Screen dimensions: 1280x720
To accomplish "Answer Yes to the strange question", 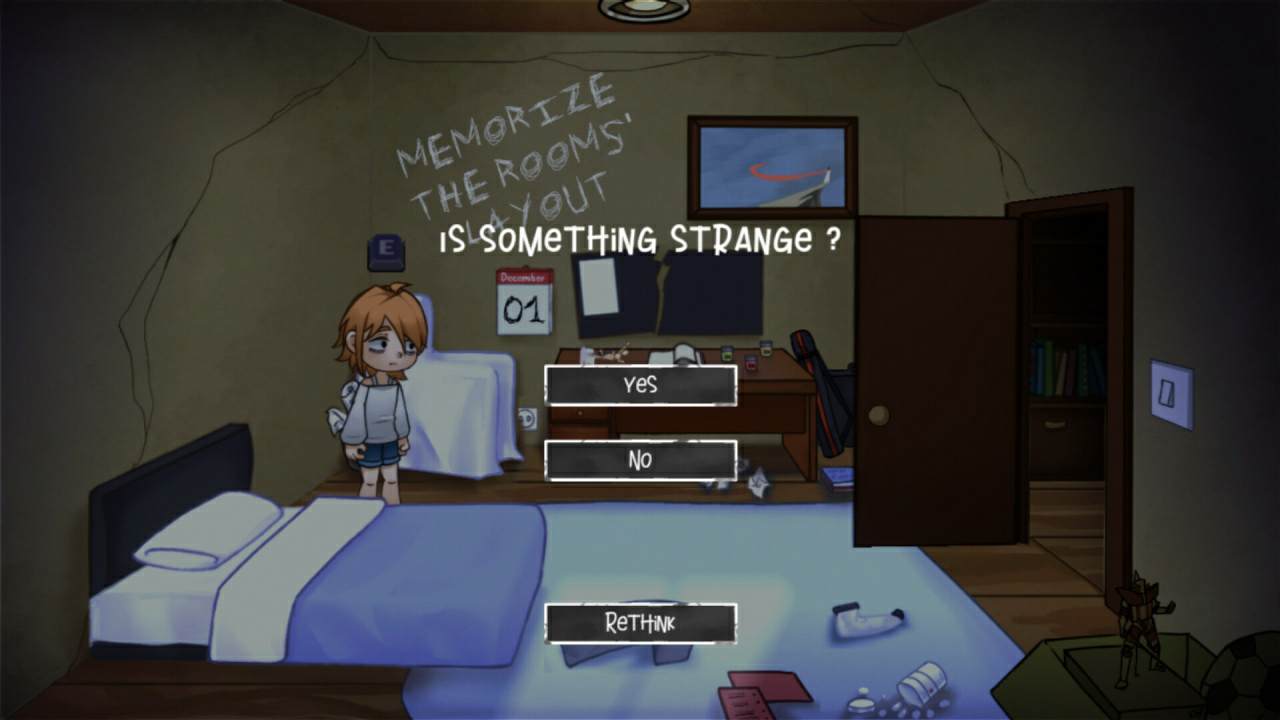I will point(640,385).
